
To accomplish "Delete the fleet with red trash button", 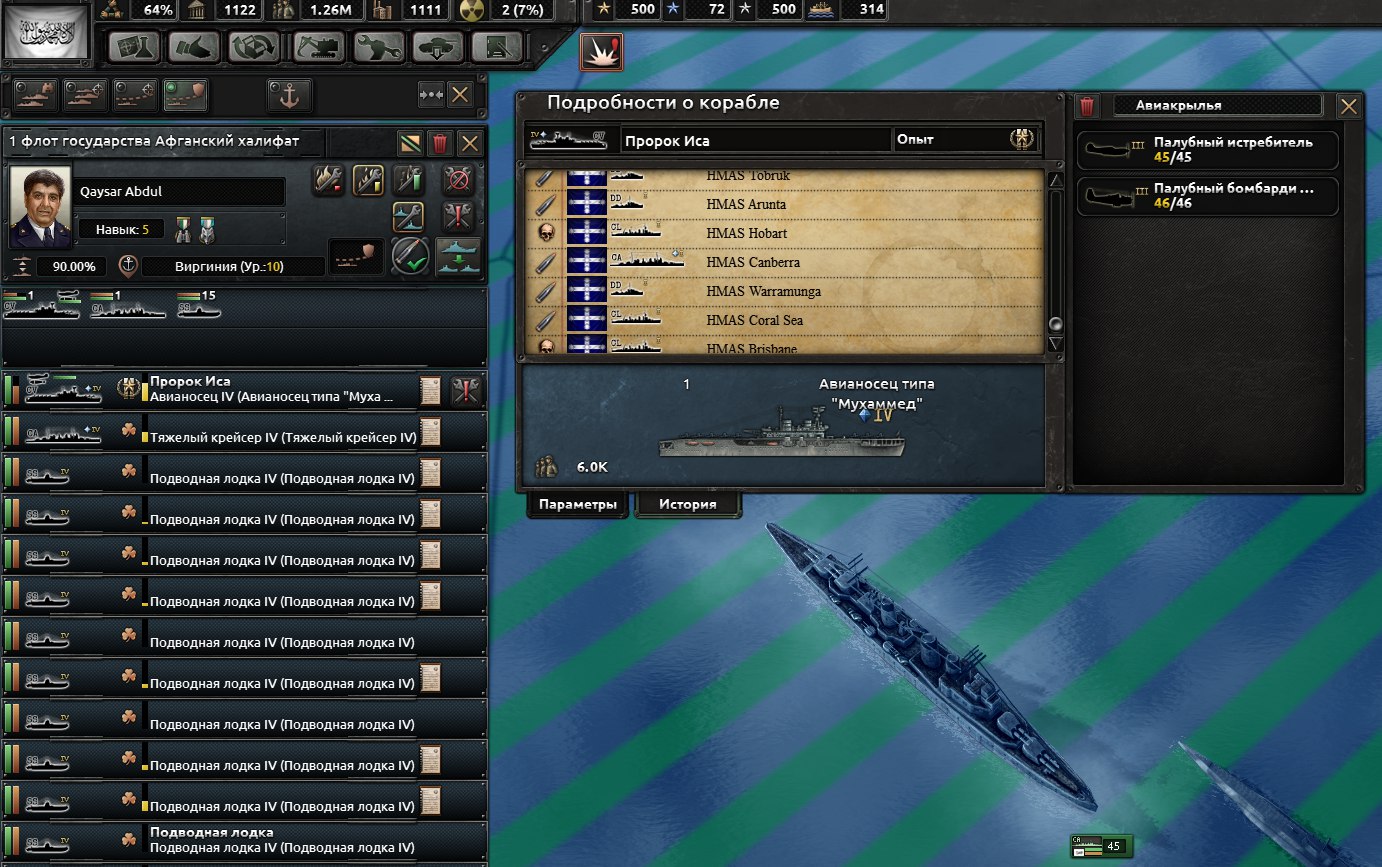I will 440,142.
